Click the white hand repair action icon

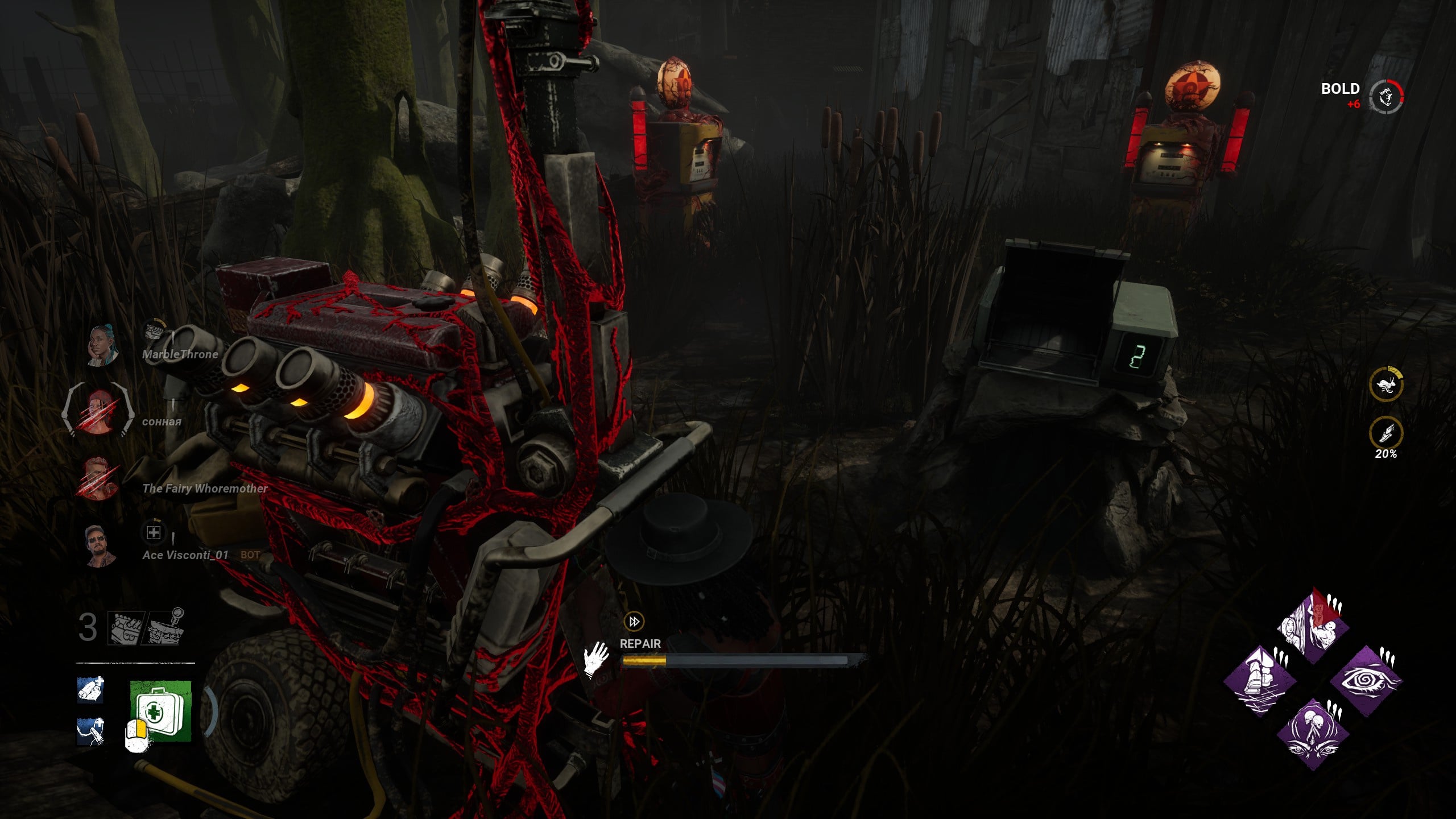tap(595, 659)
